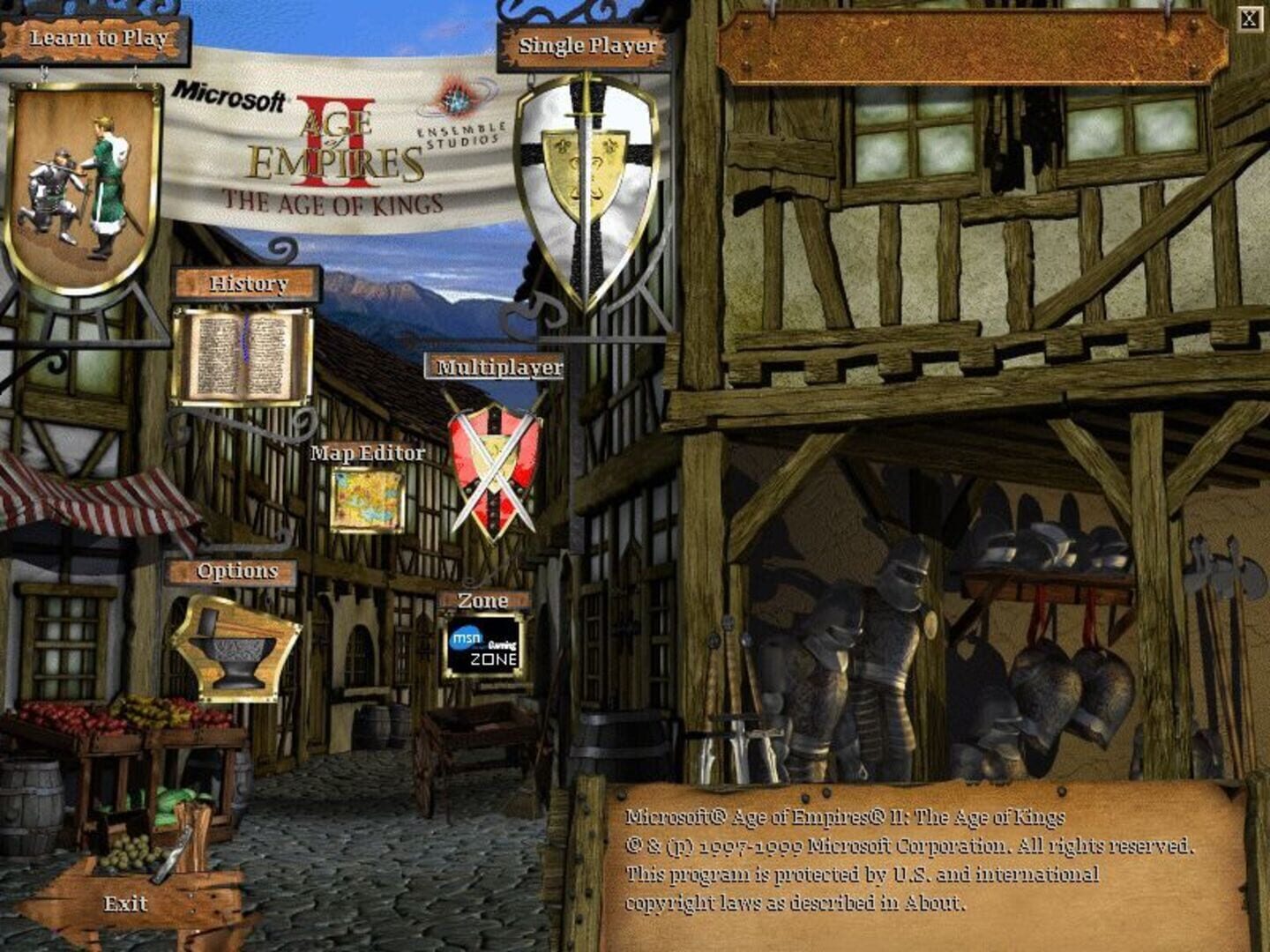
Task: Select the Learn to Play sign
Action: tap(97, 37)
